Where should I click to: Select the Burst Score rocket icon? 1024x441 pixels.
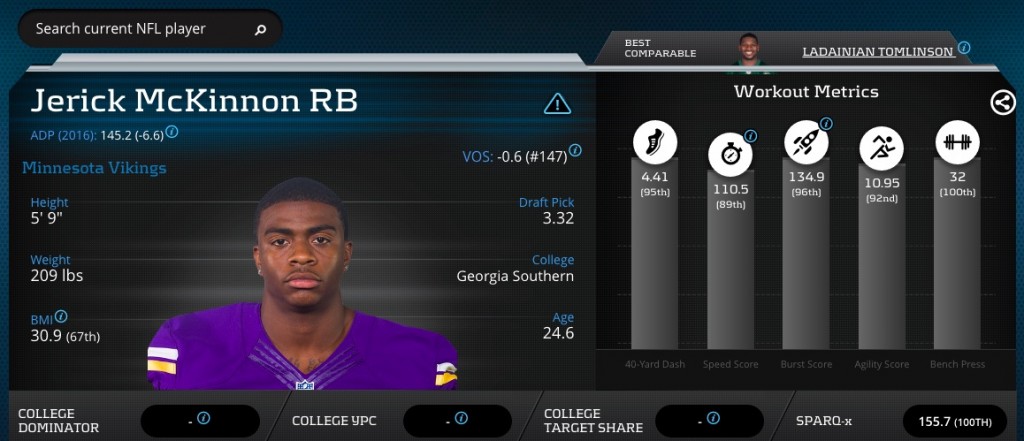(805, 142)
